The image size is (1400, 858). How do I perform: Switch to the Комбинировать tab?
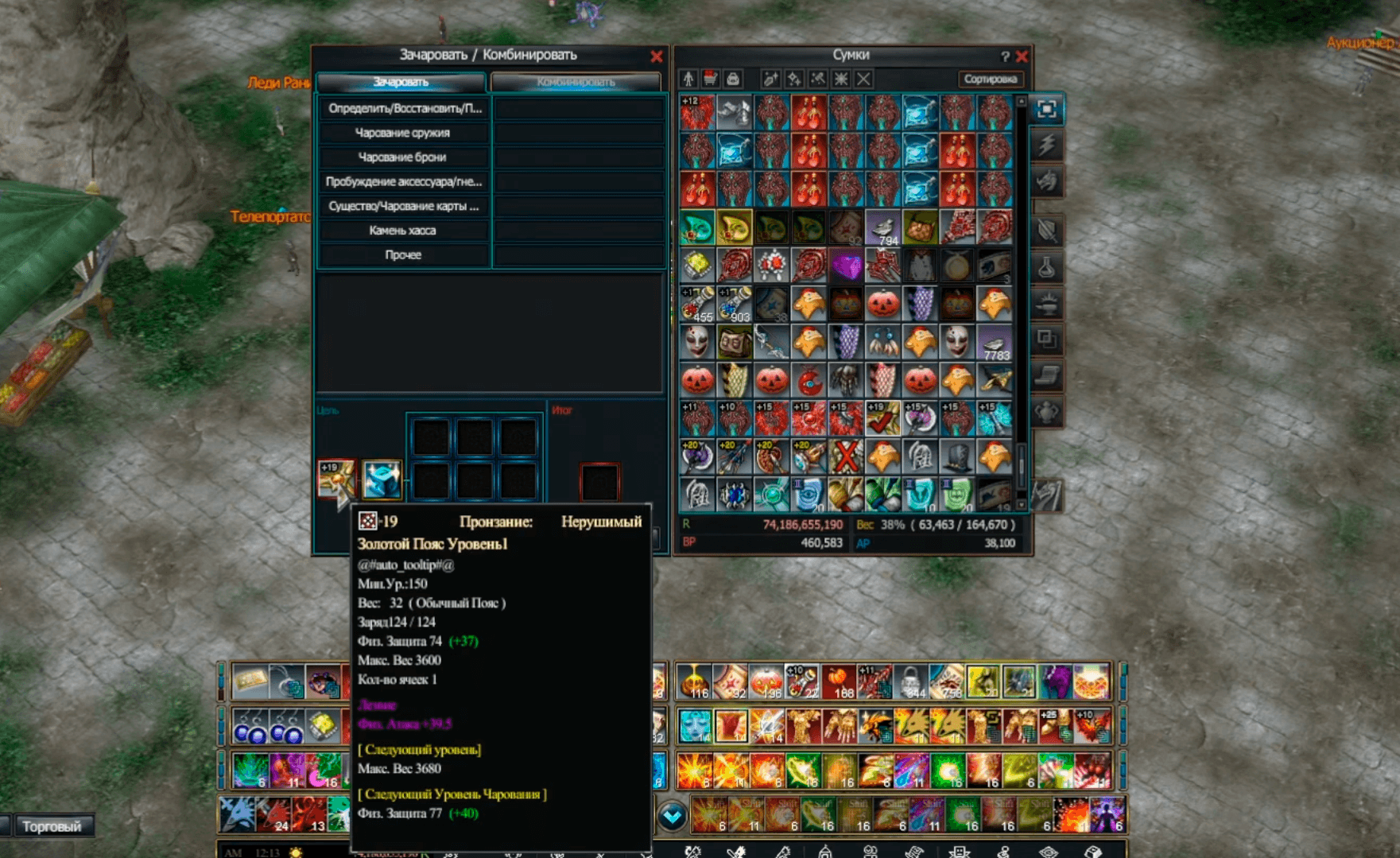tap(576, 82)
